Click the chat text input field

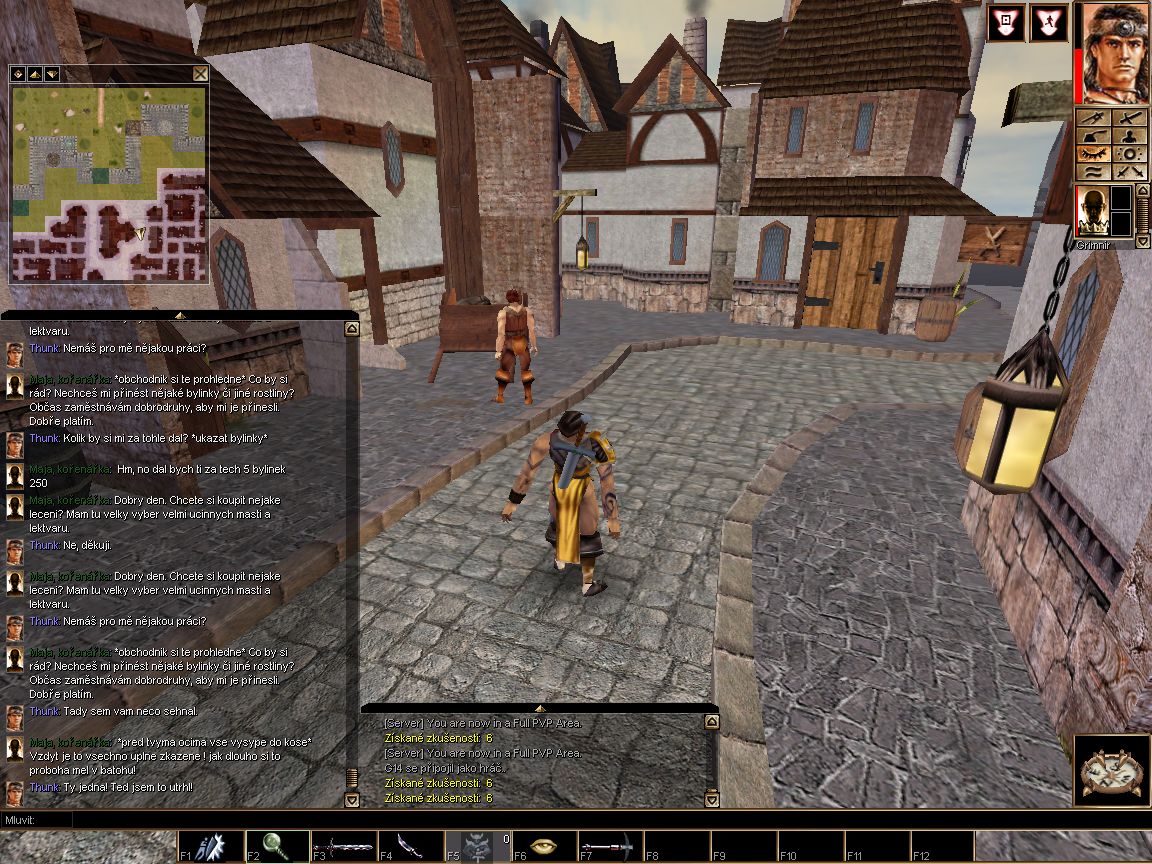tap(600, 820)
